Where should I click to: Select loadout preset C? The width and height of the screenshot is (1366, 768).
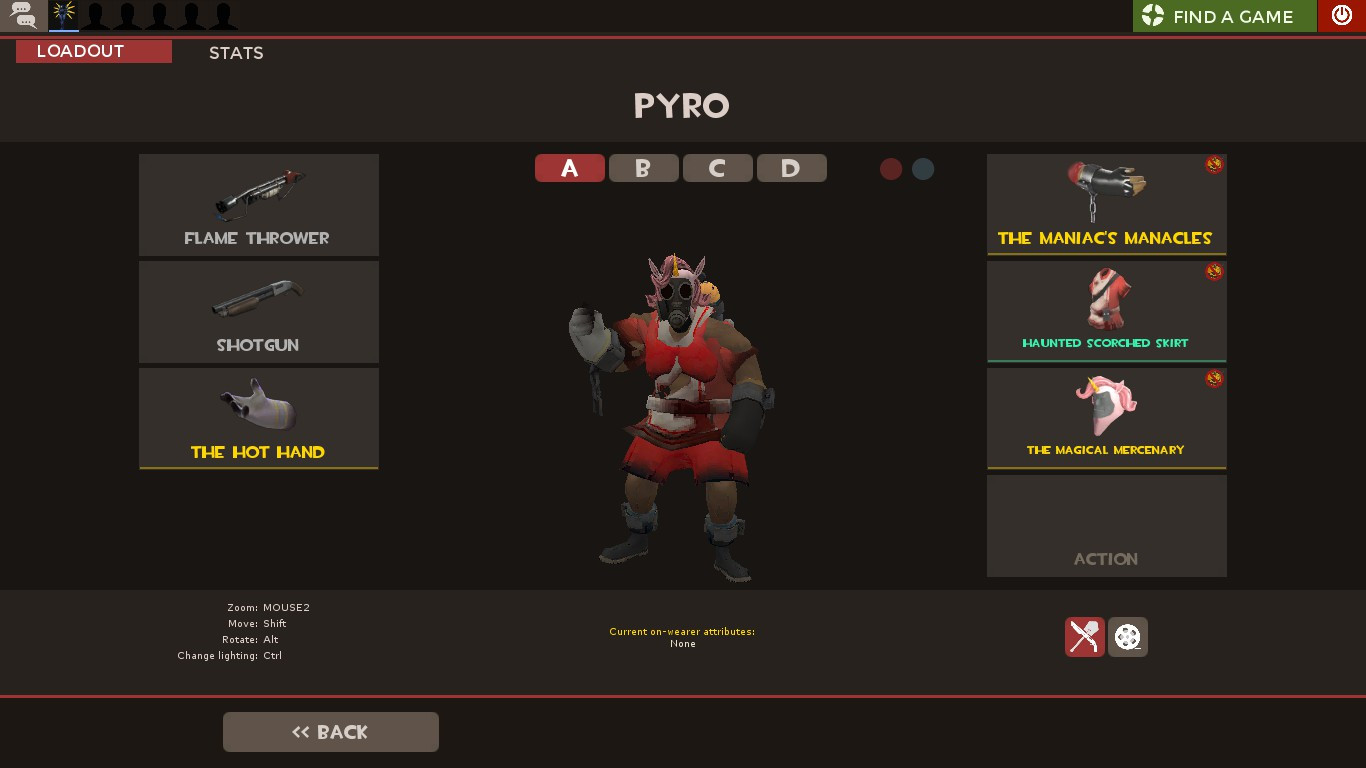[x=717, y=168]
